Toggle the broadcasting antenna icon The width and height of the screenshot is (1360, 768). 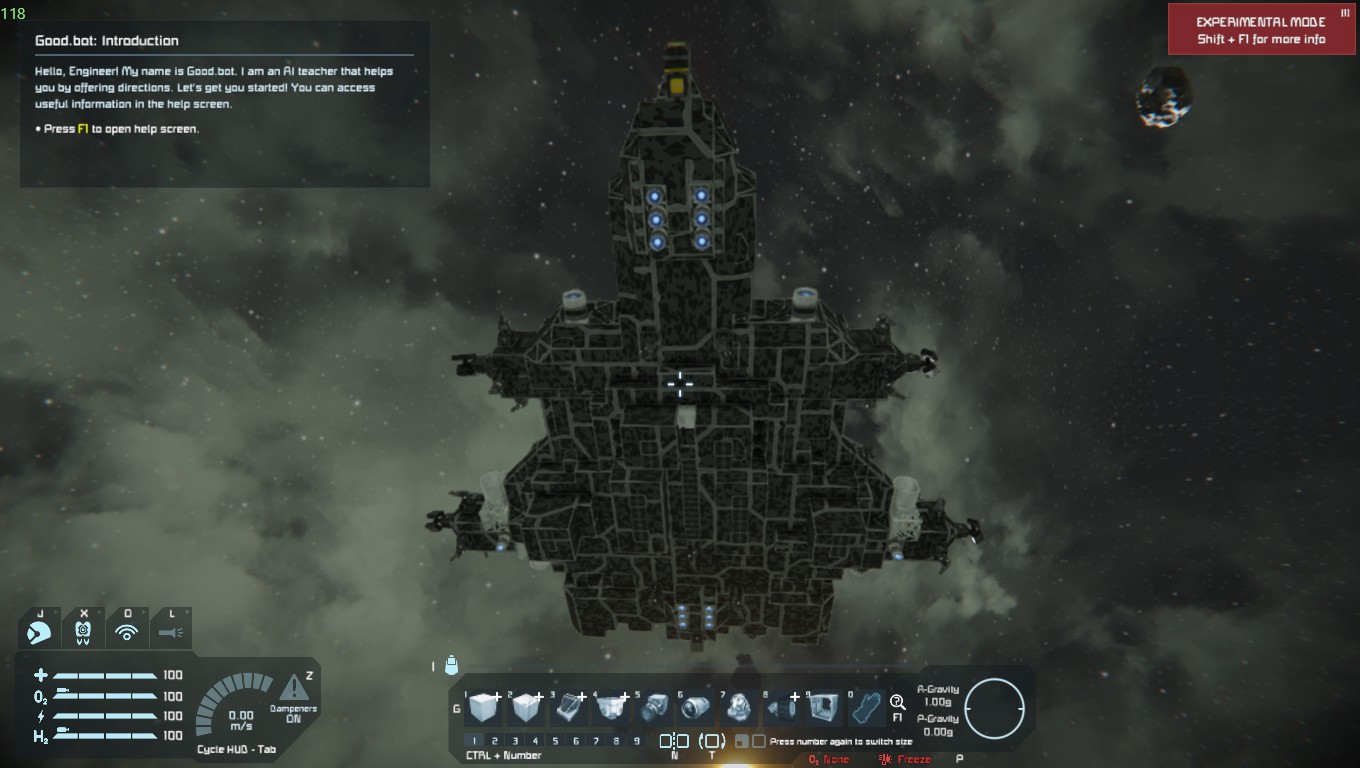(x=126, y=632)
